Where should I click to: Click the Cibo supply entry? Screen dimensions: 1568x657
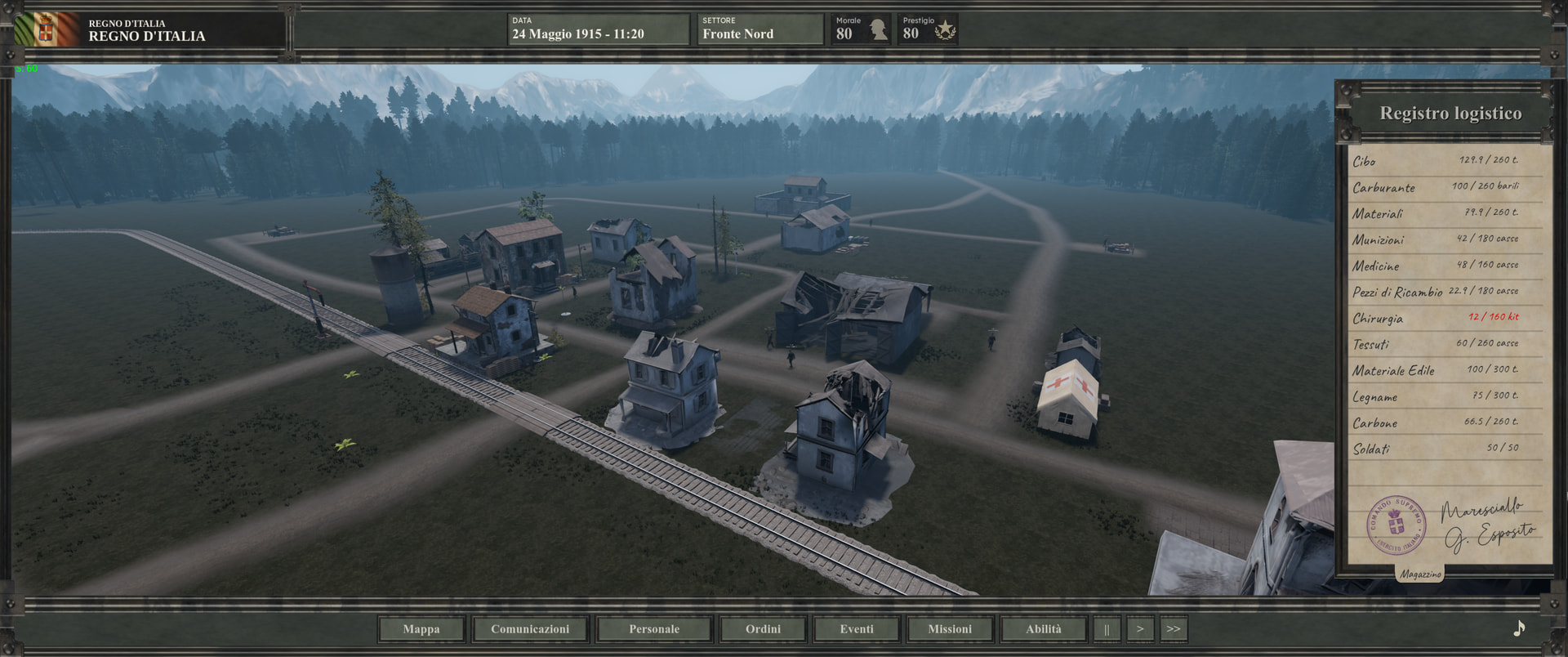1435,161
